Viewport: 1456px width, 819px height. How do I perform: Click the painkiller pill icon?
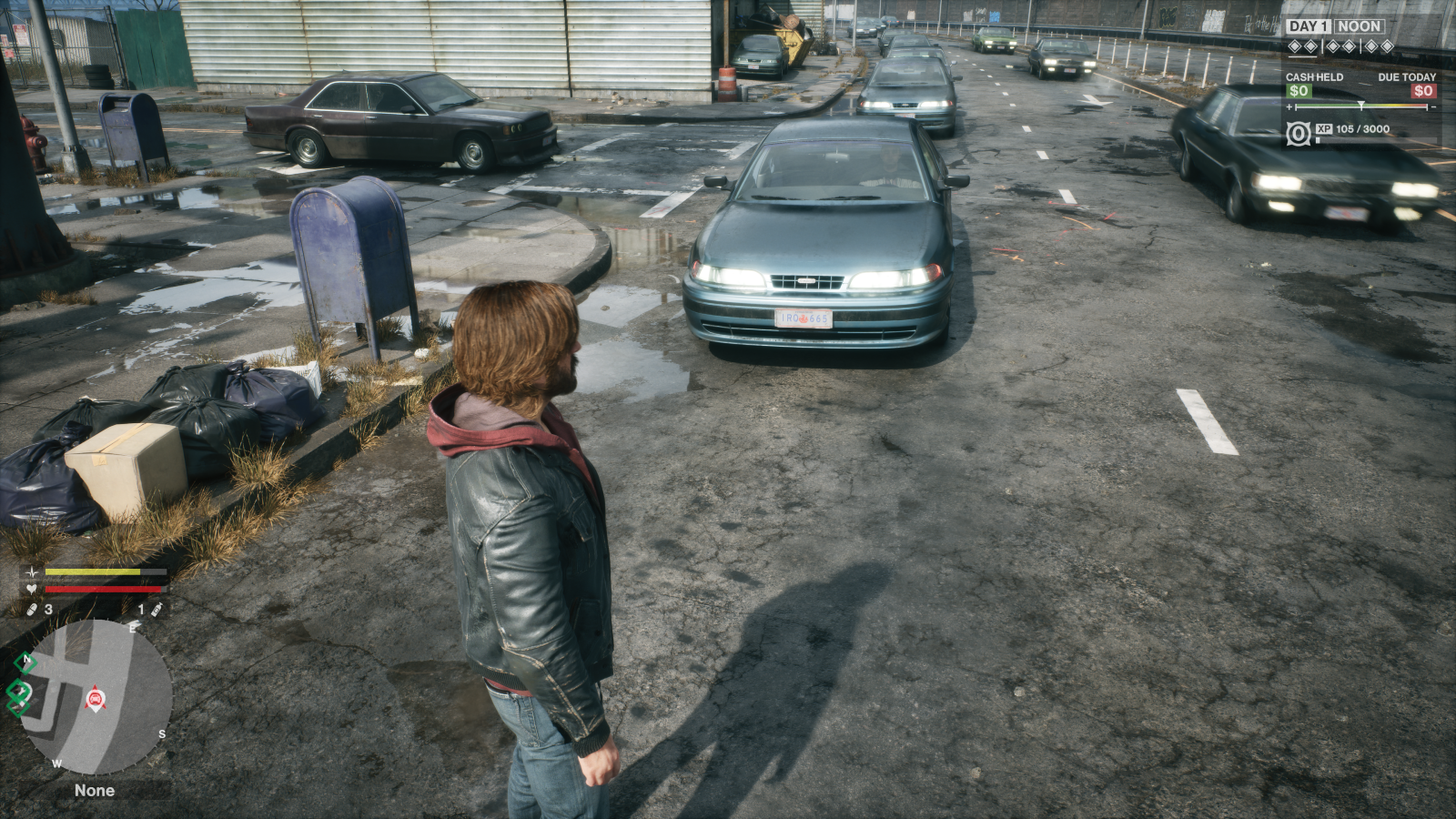(31, 609)
